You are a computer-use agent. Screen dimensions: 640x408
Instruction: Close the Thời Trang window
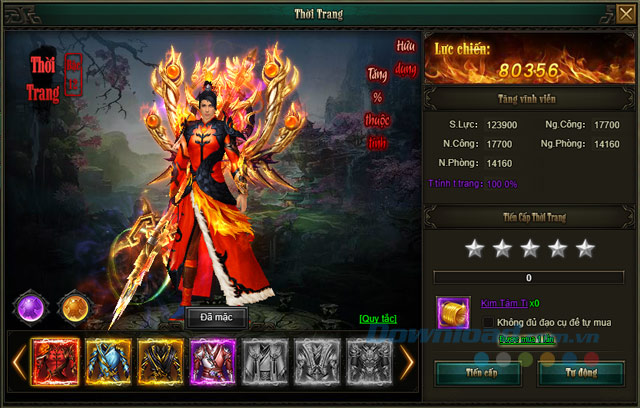625,14
